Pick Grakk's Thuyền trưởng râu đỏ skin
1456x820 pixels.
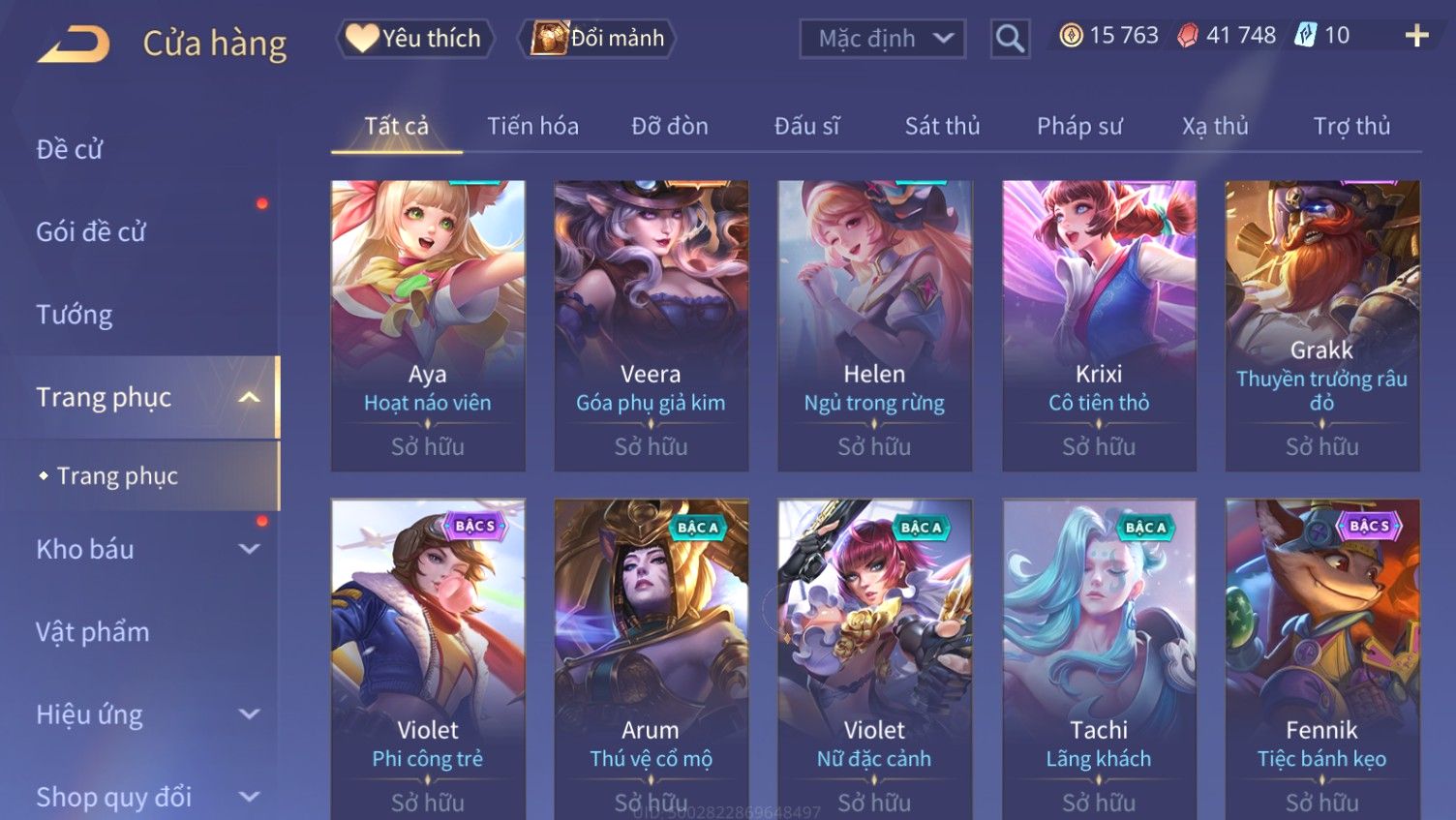pyautogui.click(x=1322, y=324)
